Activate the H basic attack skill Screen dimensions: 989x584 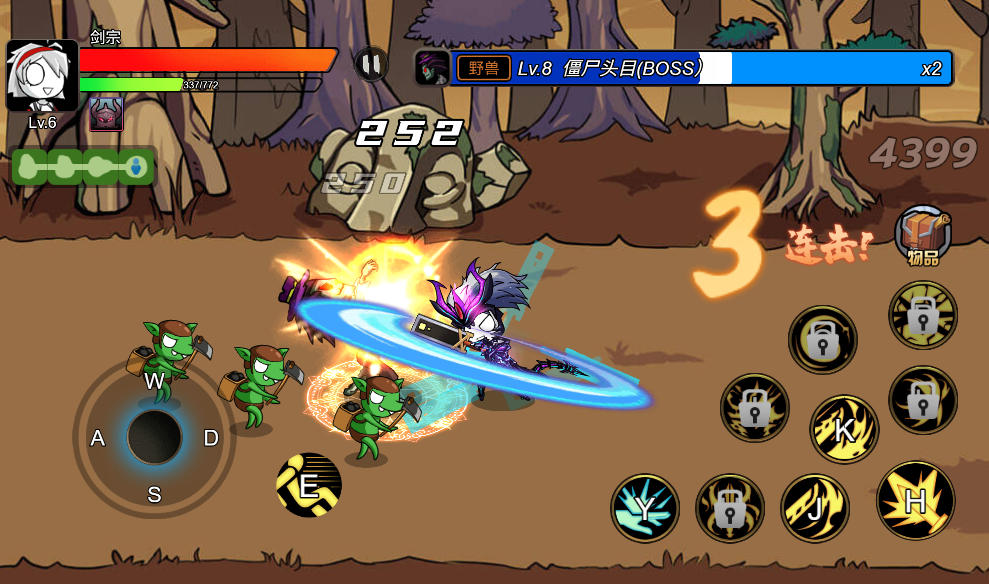pyautogui.click(x=915, y=501)
